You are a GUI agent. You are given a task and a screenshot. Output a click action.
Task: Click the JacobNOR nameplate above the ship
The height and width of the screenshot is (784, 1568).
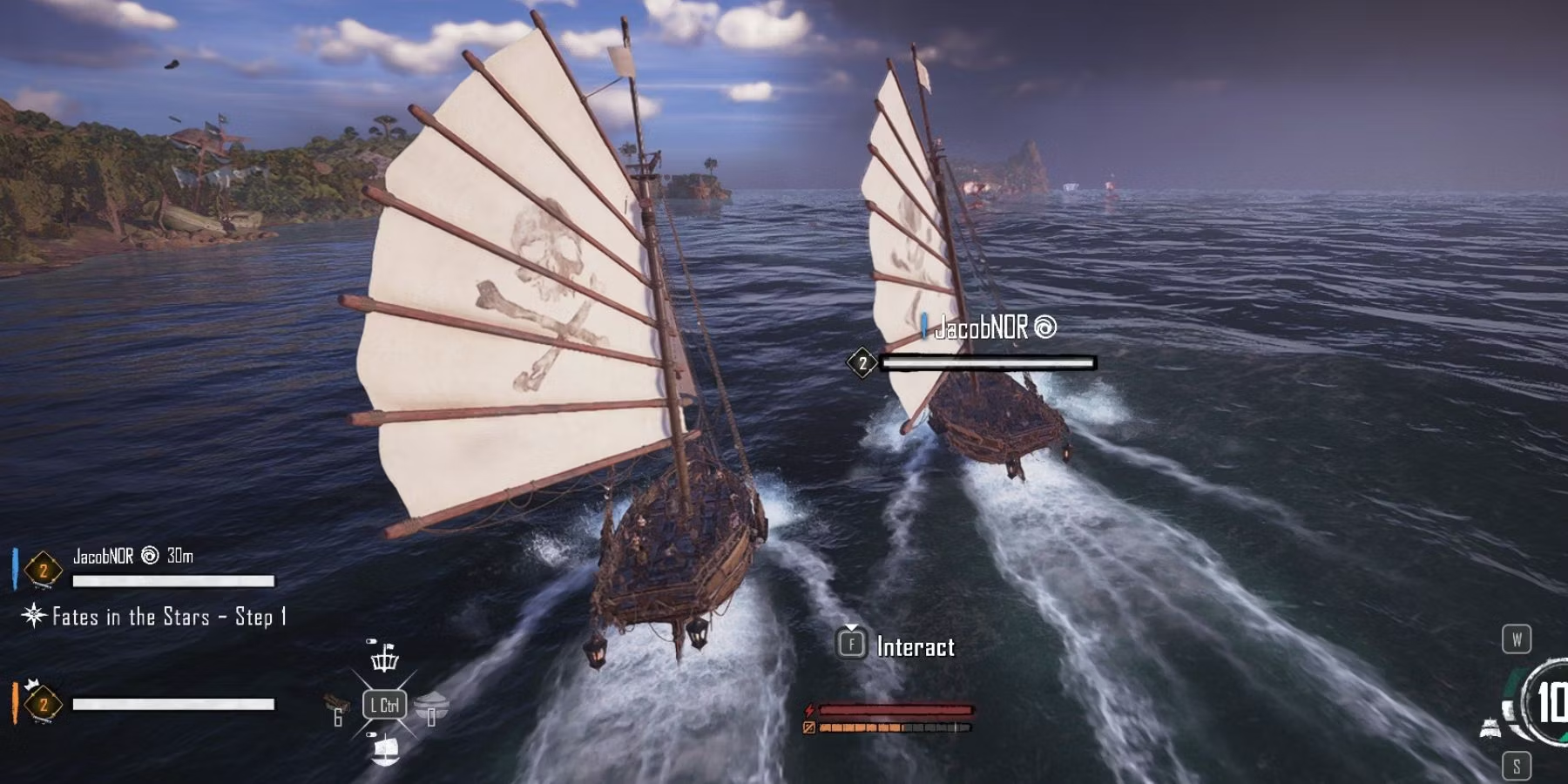(983, 328)
